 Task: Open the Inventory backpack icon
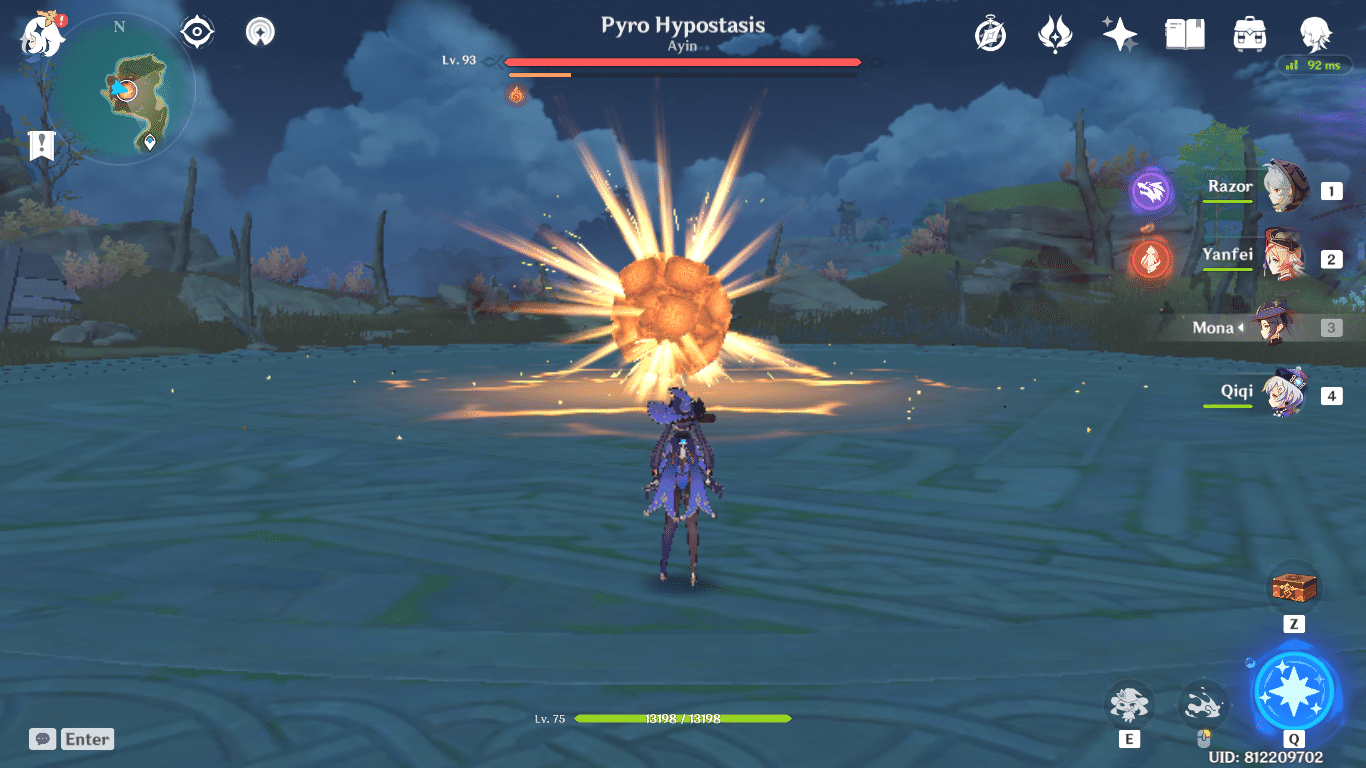[1249, 32]
